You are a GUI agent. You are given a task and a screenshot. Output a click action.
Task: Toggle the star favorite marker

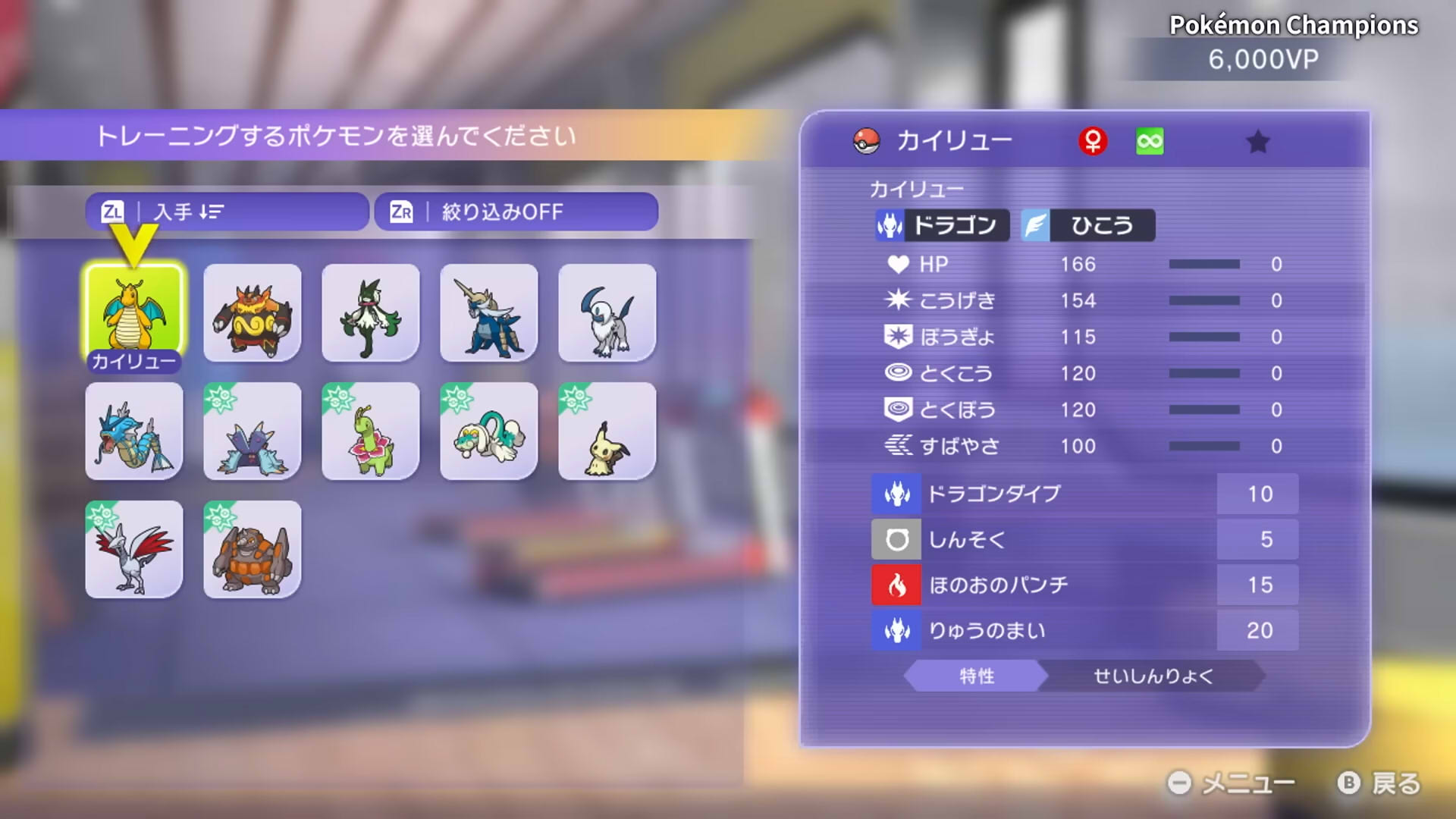click(1259, 141)
